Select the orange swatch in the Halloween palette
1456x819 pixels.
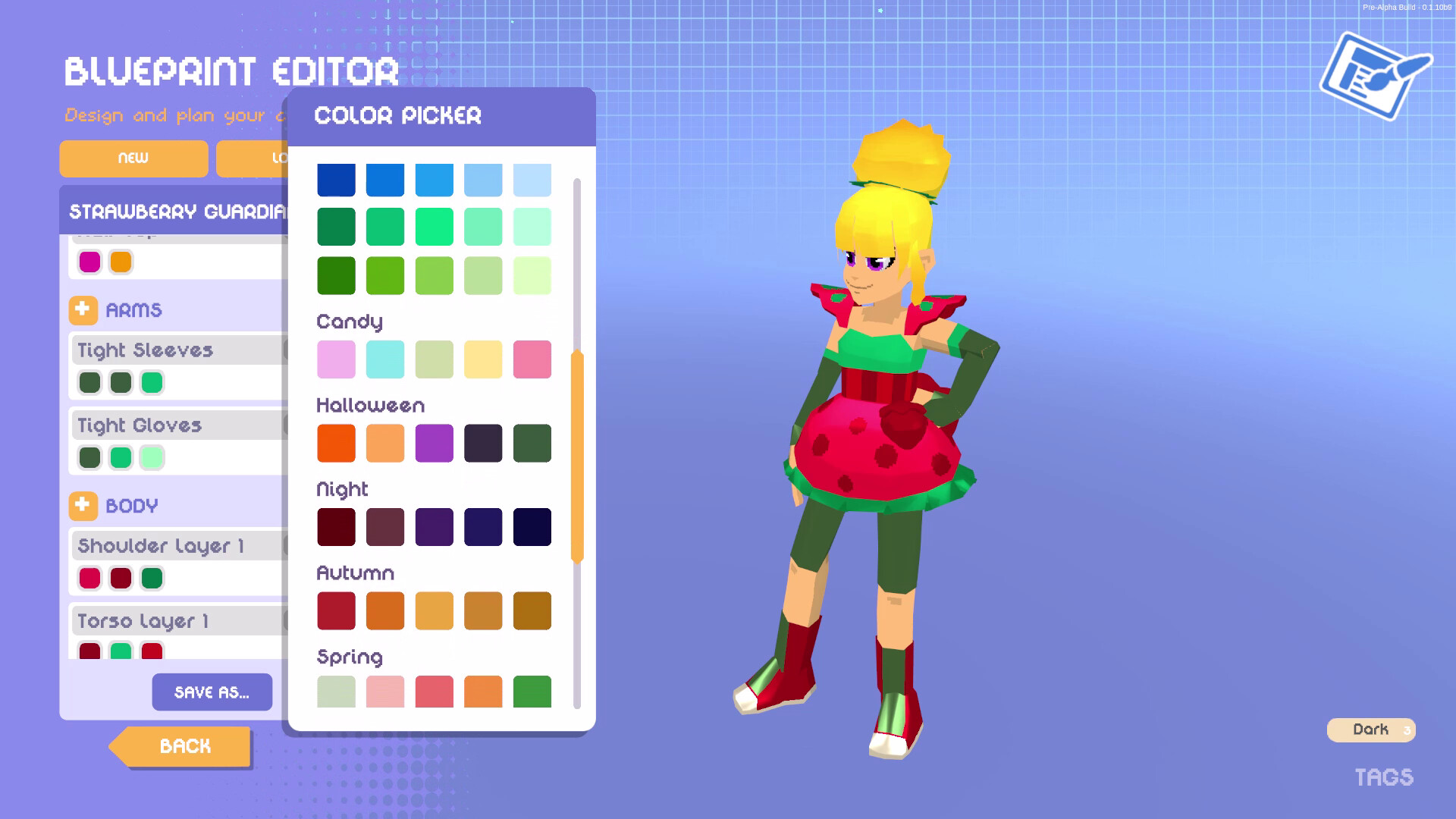click(336, 443)
